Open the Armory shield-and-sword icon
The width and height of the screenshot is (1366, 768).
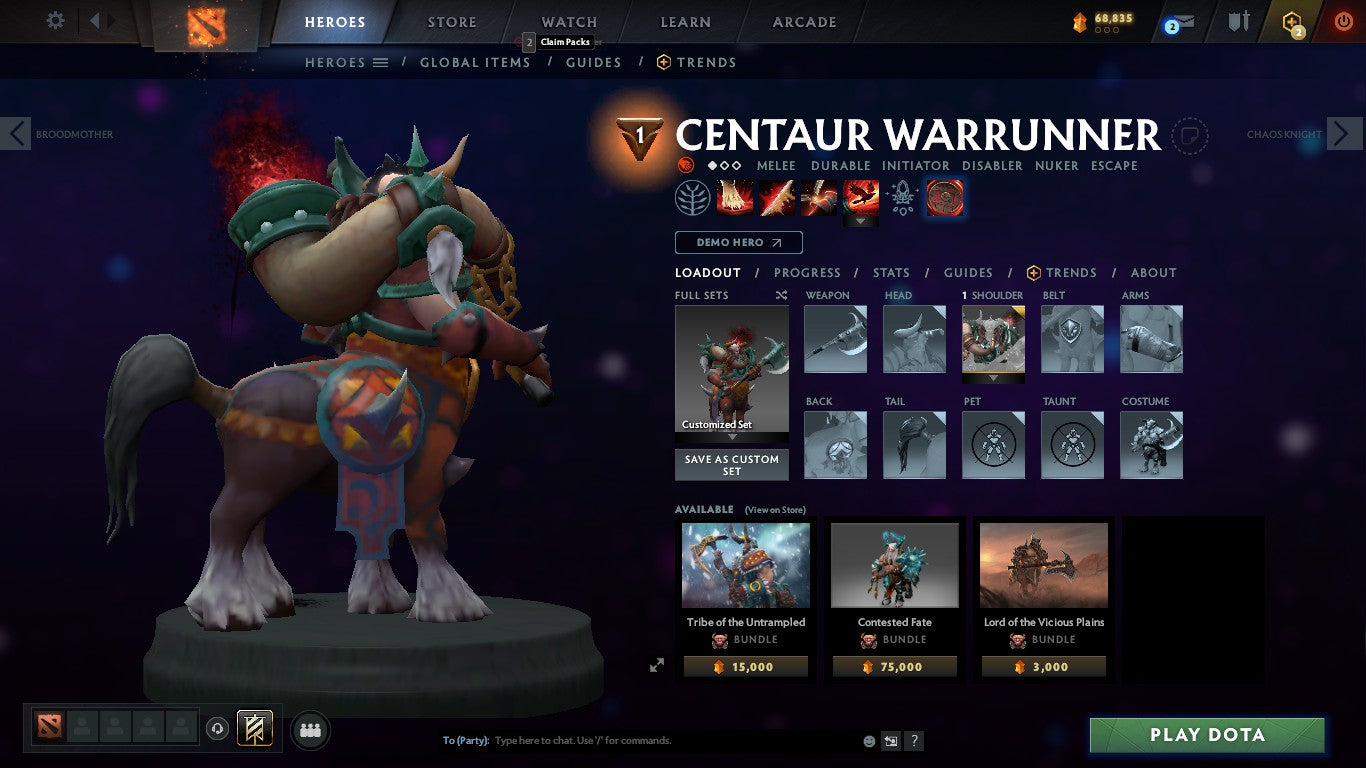click(1238, 22)
